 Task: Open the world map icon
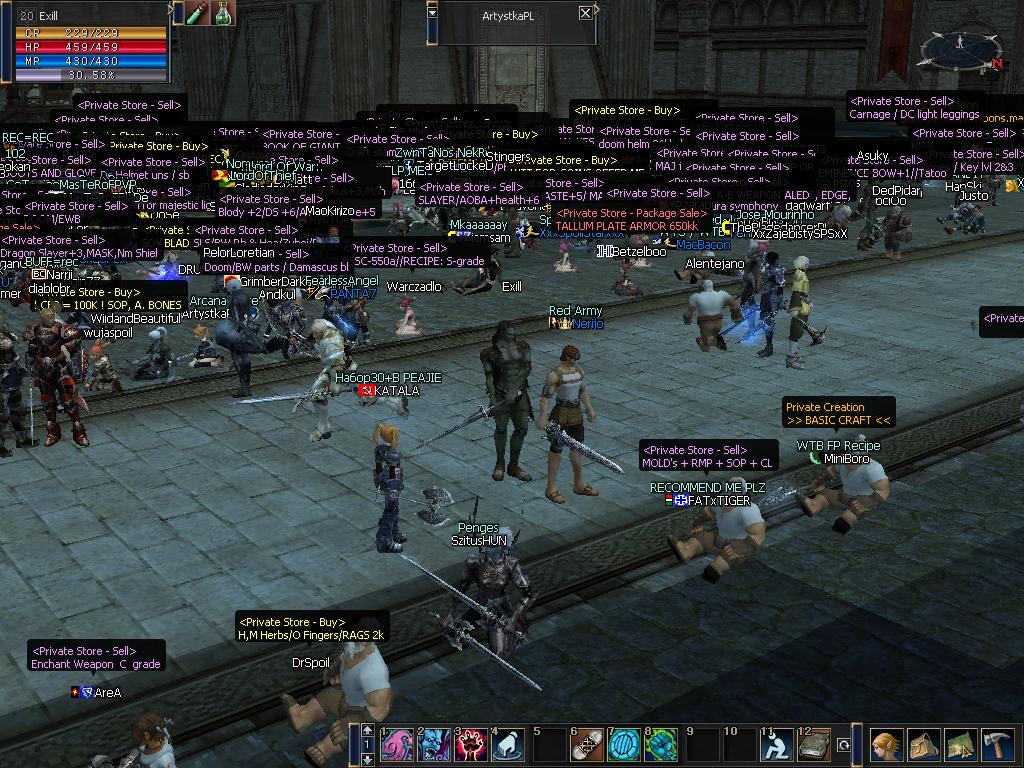(960, 746)
